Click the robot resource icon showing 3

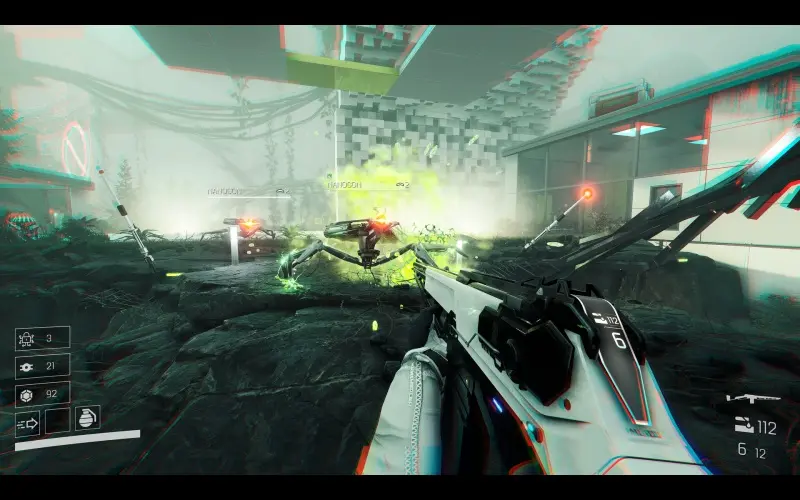pos(26,339)
